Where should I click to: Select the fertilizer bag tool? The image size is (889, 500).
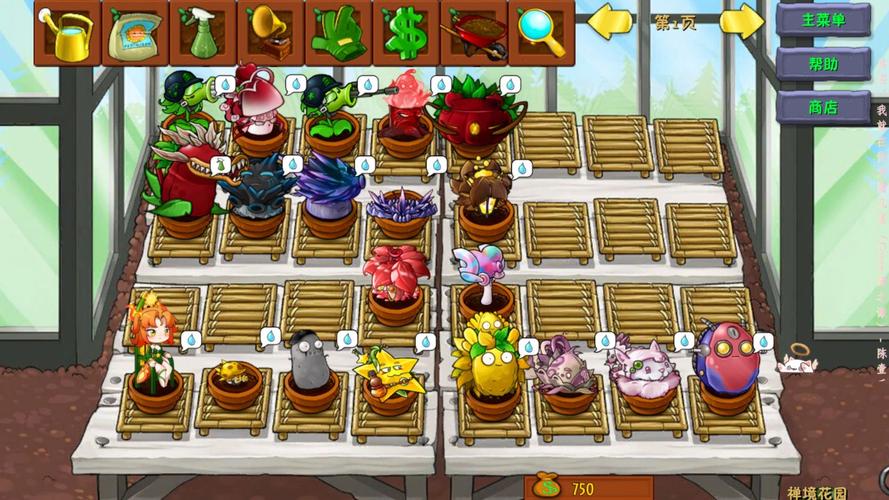pos(135,33)
